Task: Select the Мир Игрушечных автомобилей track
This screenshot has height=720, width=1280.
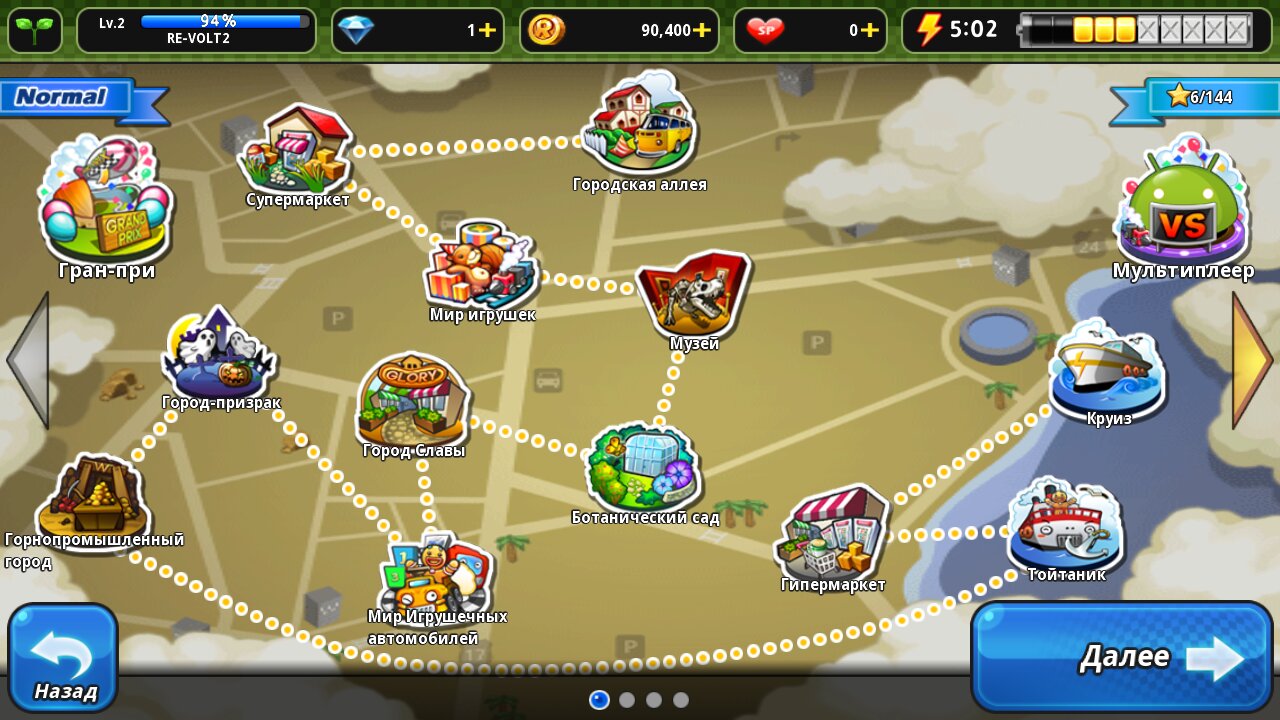Action: coord(436,576)
